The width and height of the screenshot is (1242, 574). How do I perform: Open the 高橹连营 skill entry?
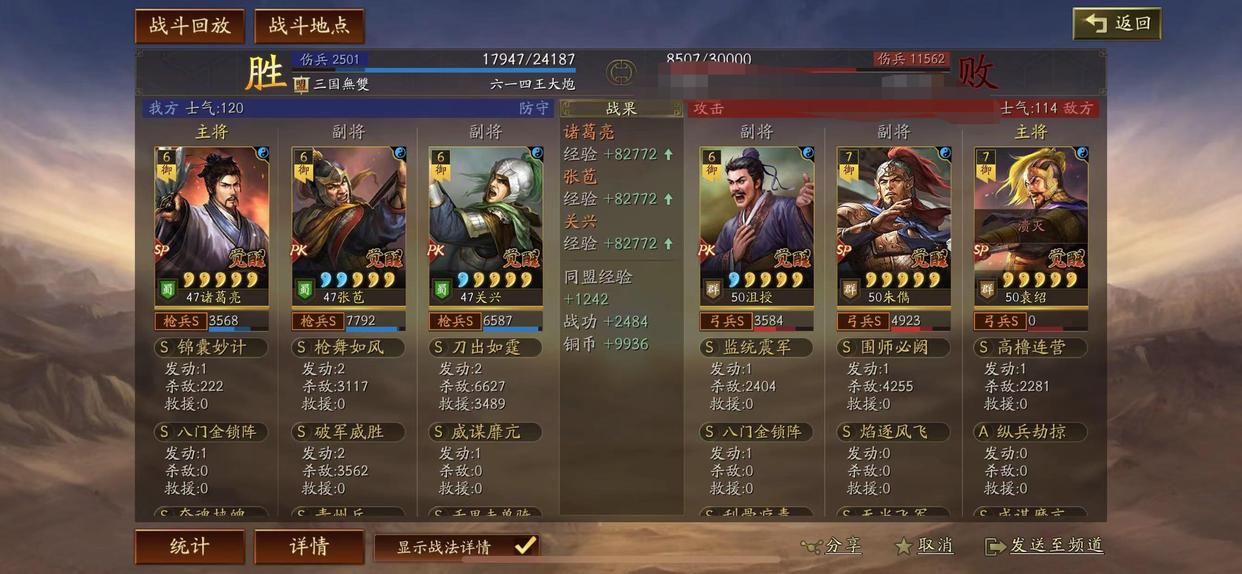1031,348
